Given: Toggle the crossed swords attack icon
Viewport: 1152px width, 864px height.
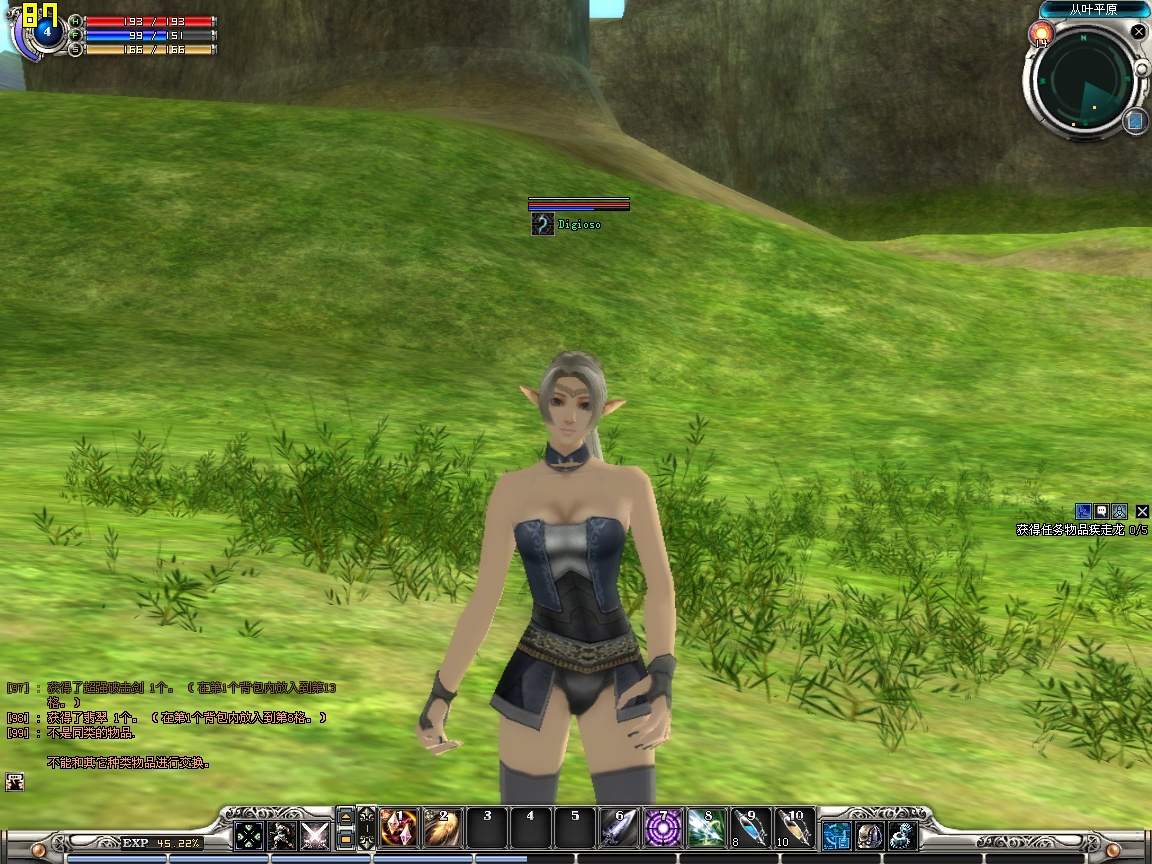Looking at the screenshot, I should point(315,835).
